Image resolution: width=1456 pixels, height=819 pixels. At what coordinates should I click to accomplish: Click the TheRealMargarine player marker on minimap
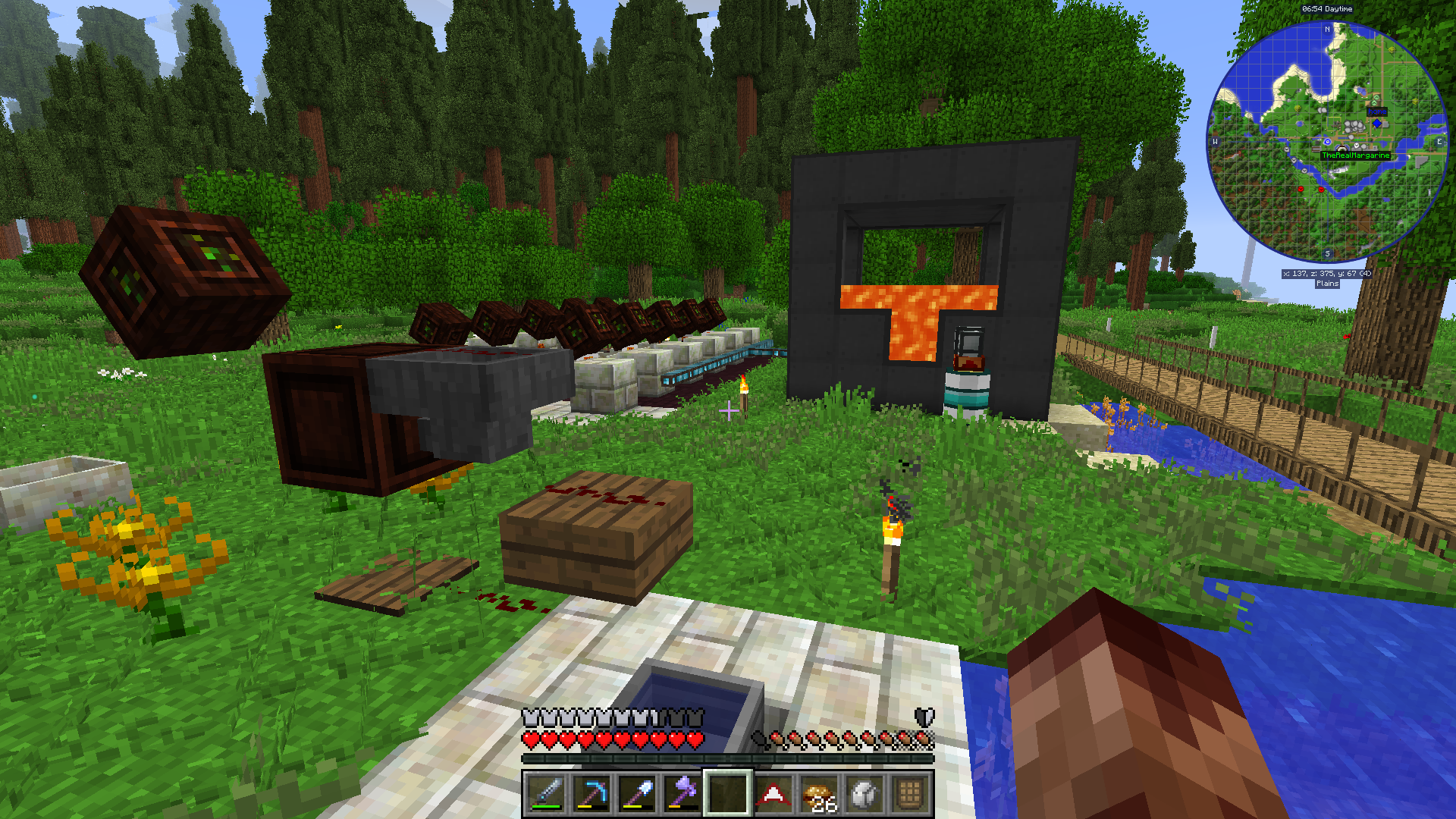pyautogui.click(x=1342, y=149)
